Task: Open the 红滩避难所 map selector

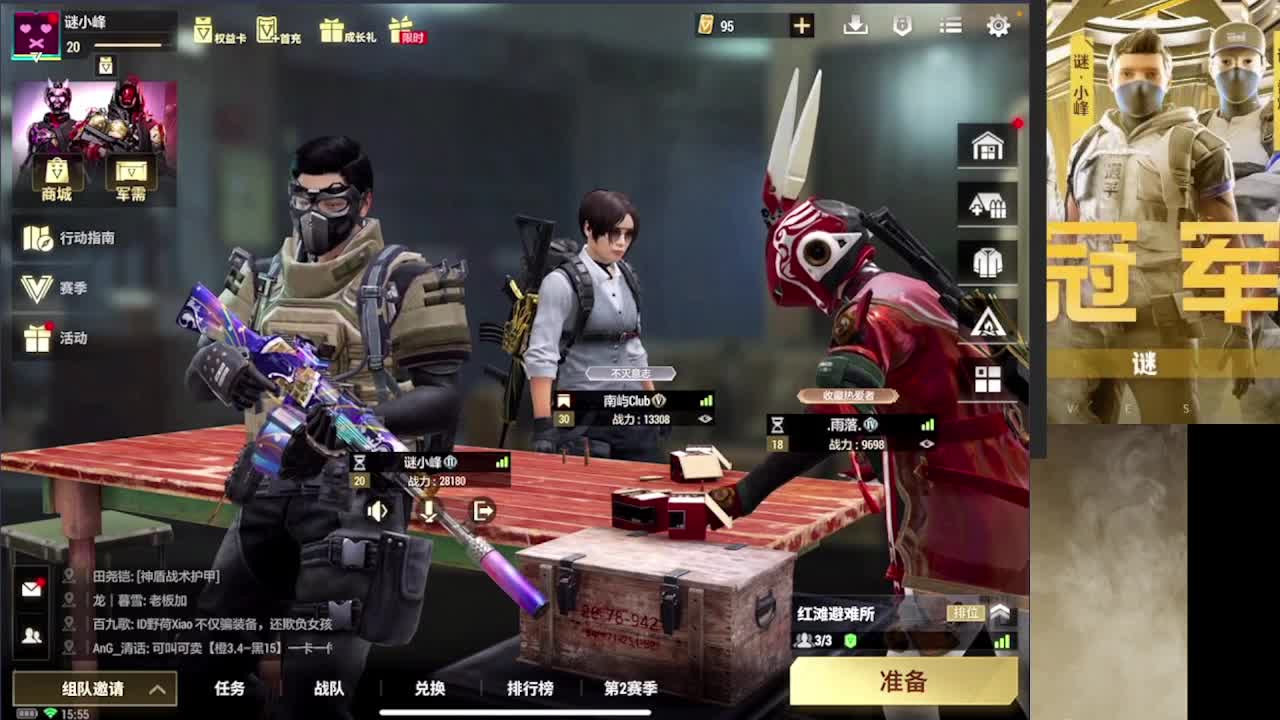Action: click(835, 614)
